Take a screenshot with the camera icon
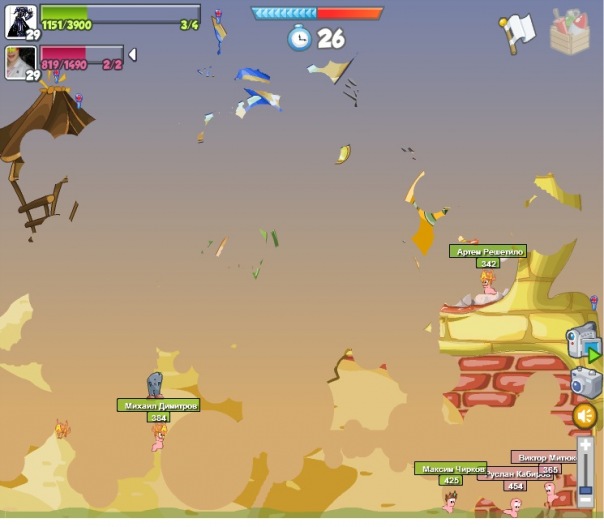Screen dimensions: 604x527 (585, 381)
